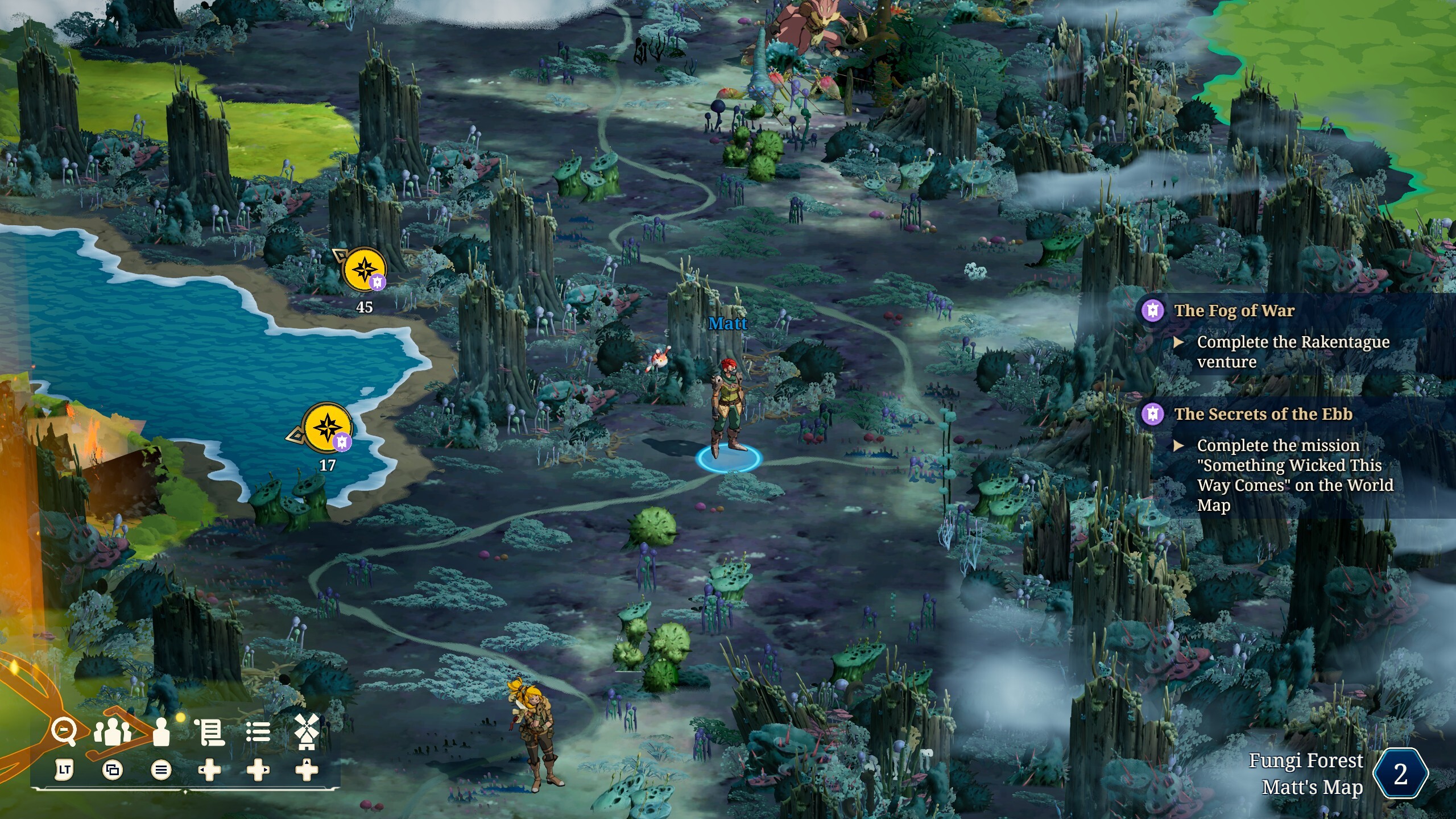
Task: Select the windmill icon
Action: pyautogui.click(x=307, y=731)
